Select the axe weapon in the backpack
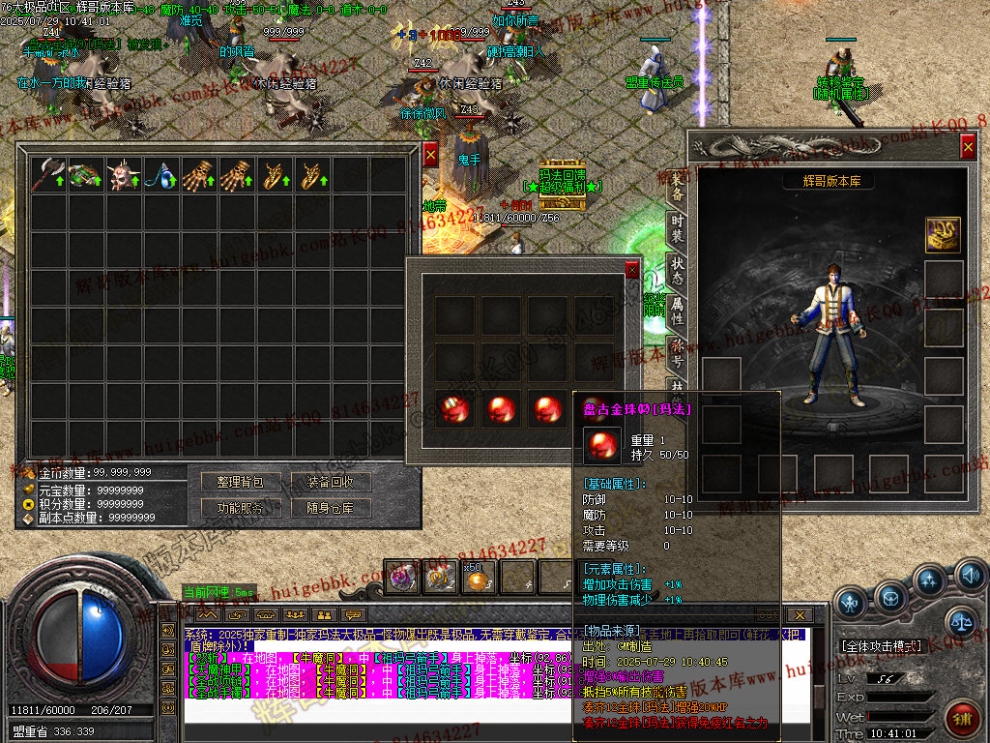The height and width of the screenshot is (743, 990). [48, 175]
